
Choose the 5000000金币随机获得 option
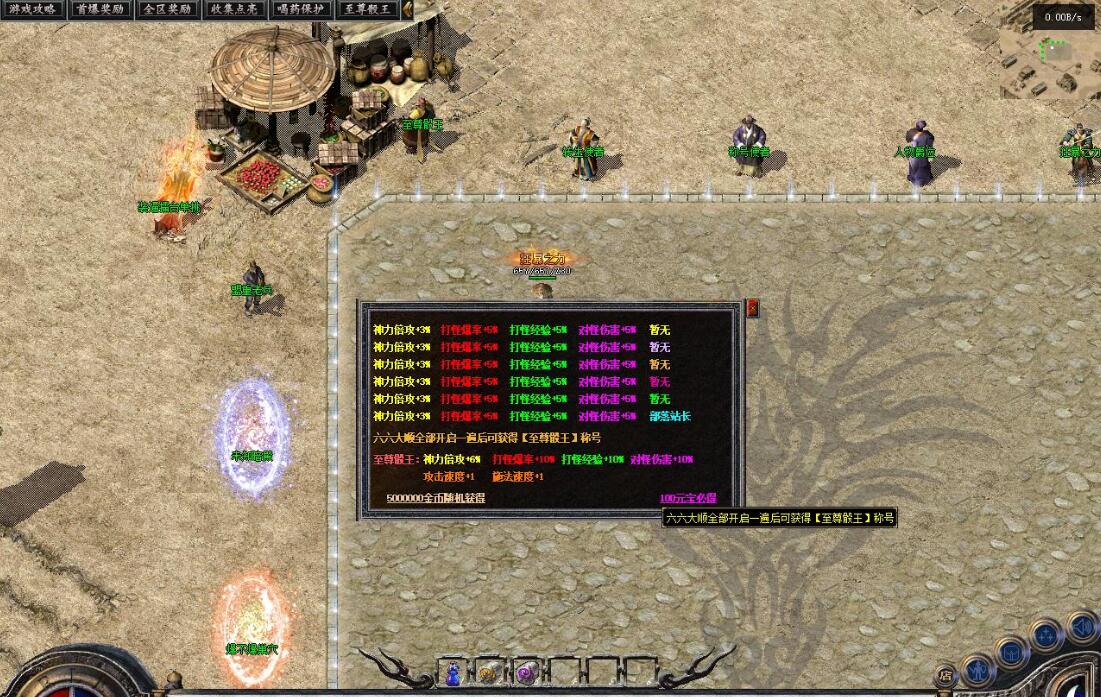coord(435,498)
